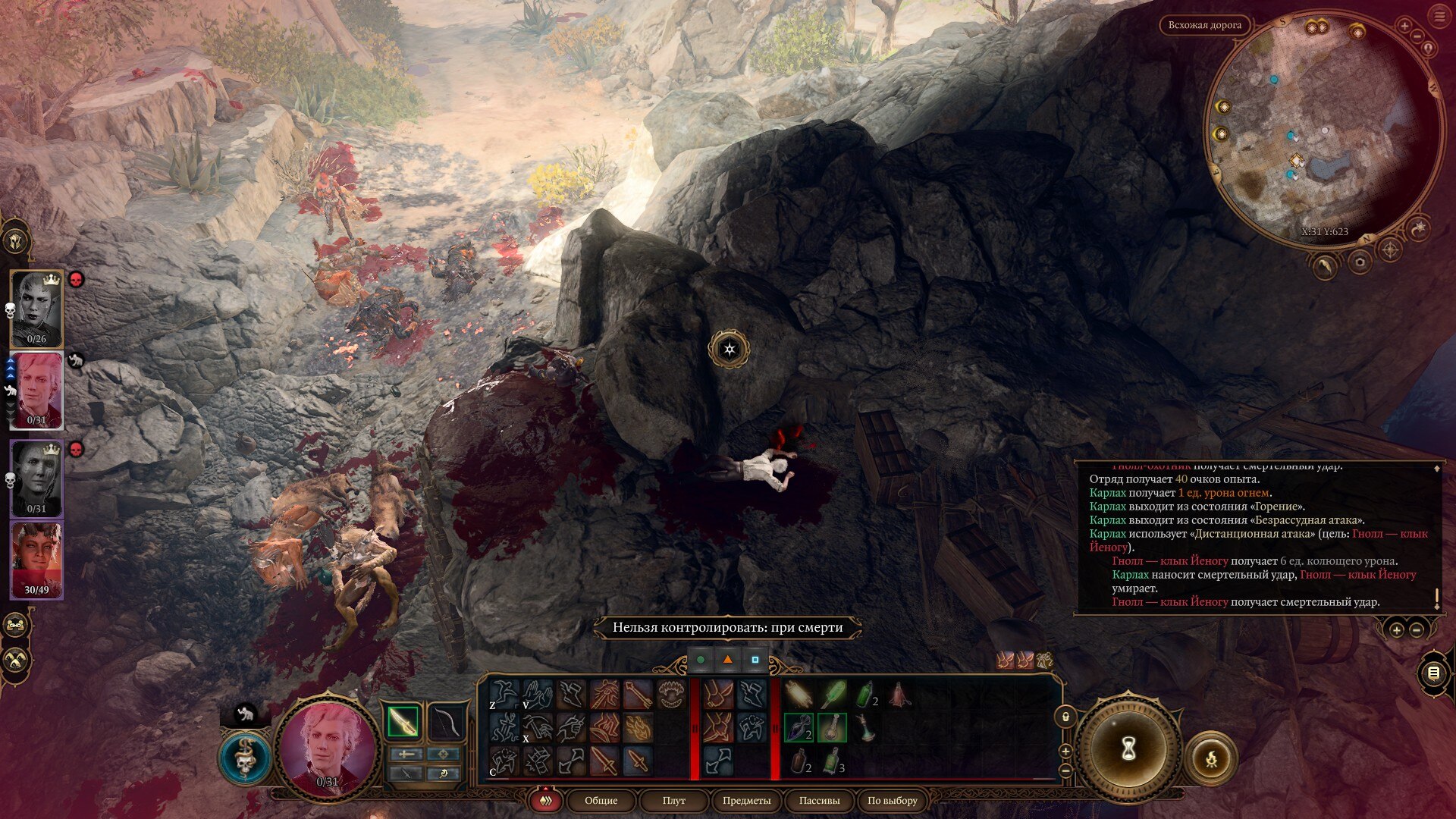Select Karlach's portrait with 30/49 health
1456x819 pixels.
pyautogui.click(x=36, y=560)
